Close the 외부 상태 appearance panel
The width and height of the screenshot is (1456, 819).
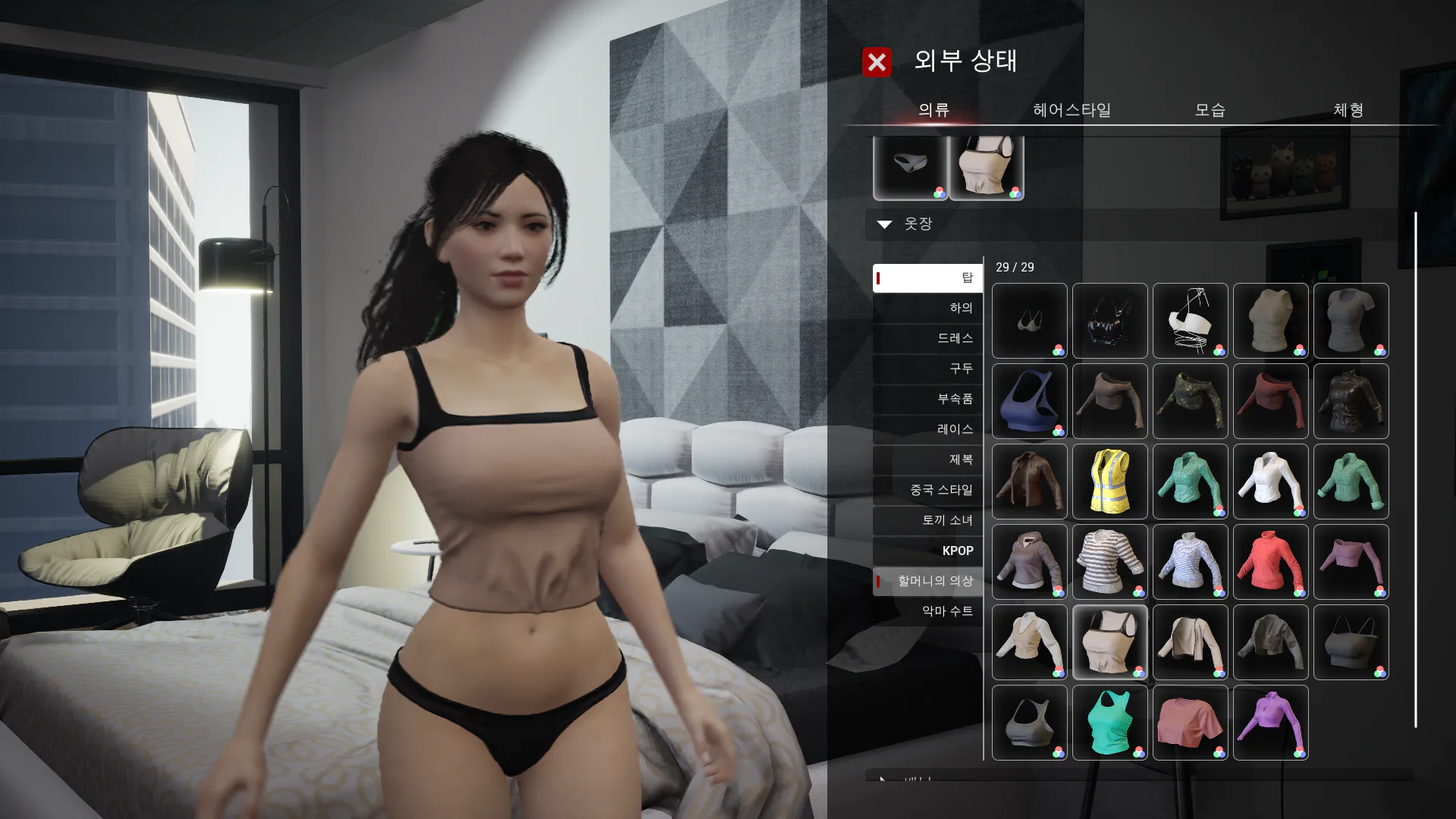[x=877, y=62]
